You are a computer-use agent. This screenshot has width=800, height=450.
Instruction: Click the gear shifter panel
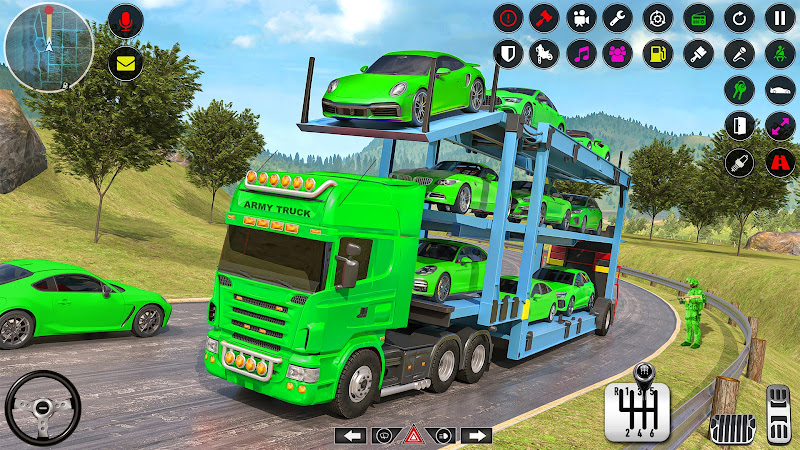tap(632, 410)
